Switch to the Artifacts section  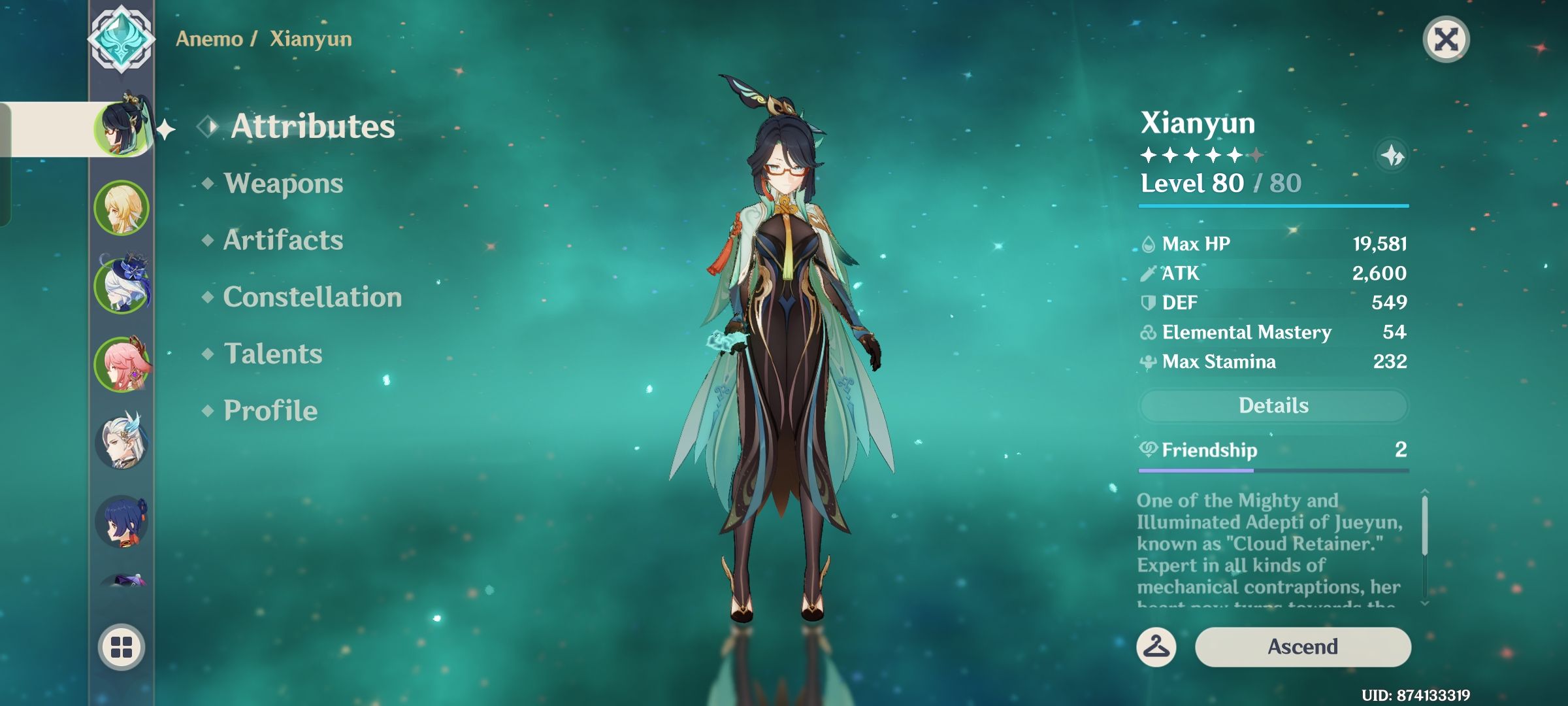coord(282,241)
